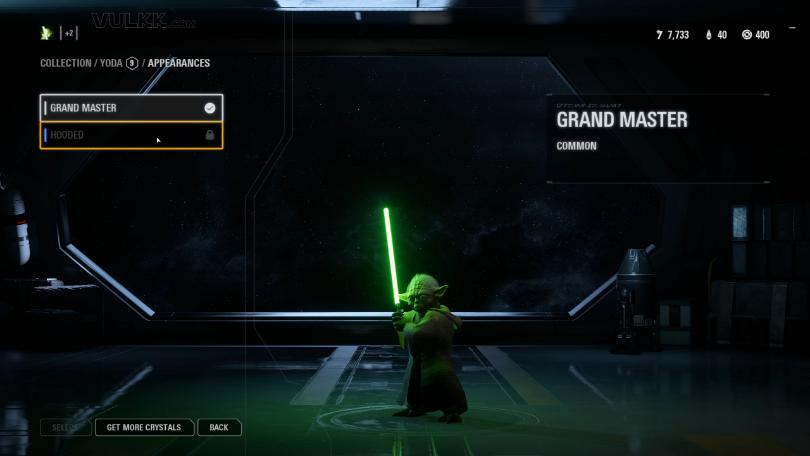Return to Collection via the breadcrumb

click(65, 63)
